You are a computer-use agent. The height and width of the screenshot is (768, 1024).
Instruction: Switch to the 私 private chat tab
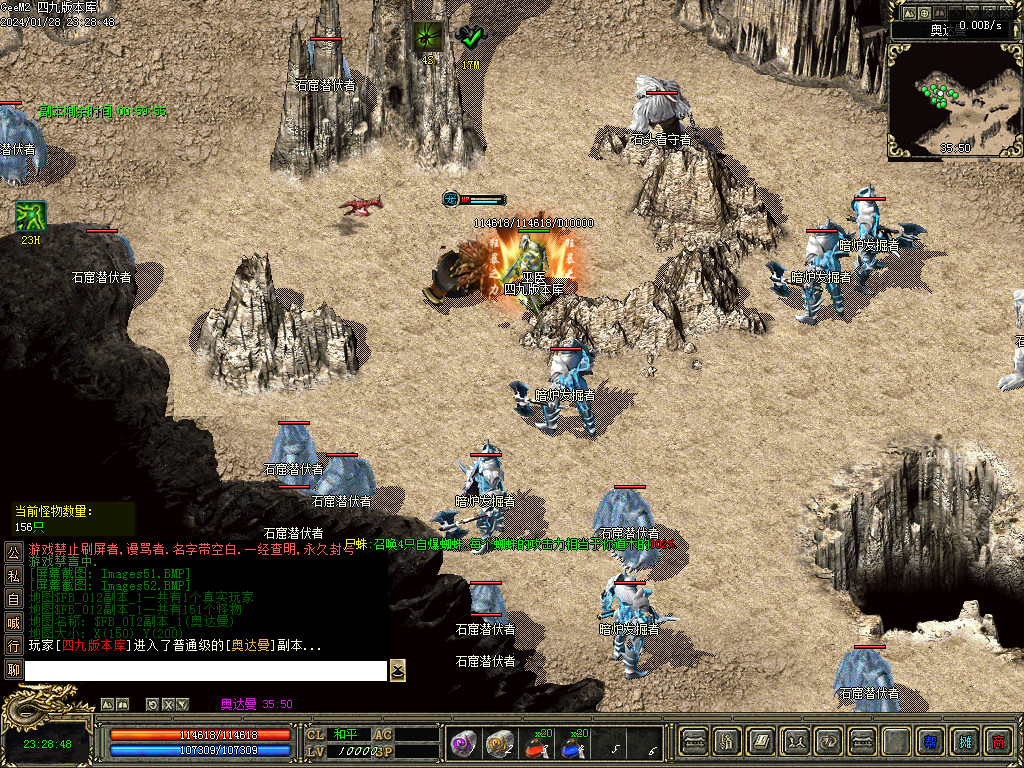[x=14, y=575]
